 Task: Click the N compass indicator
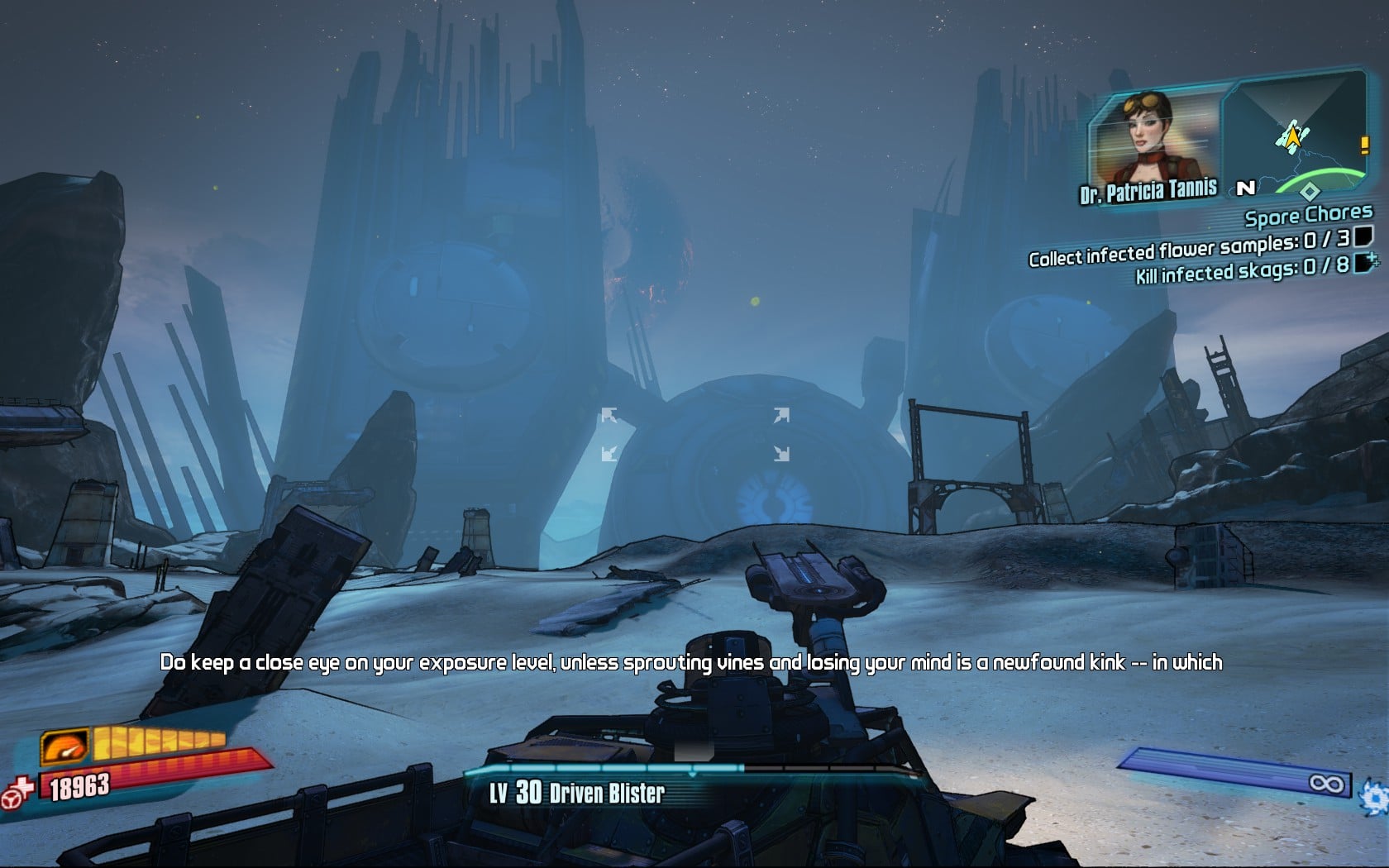1247,188
